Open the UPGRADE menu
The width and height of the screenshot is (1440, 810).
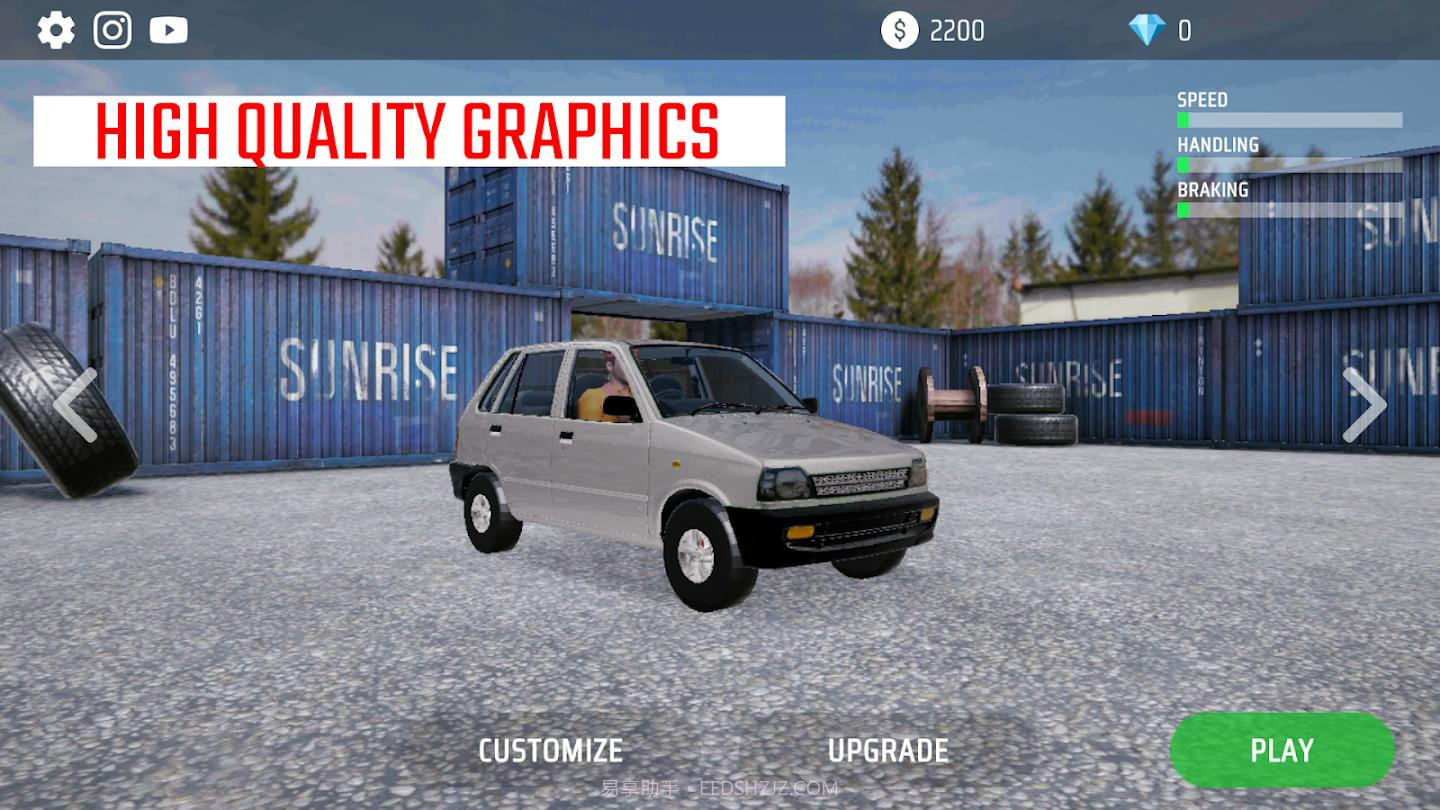tap(888, 751)
